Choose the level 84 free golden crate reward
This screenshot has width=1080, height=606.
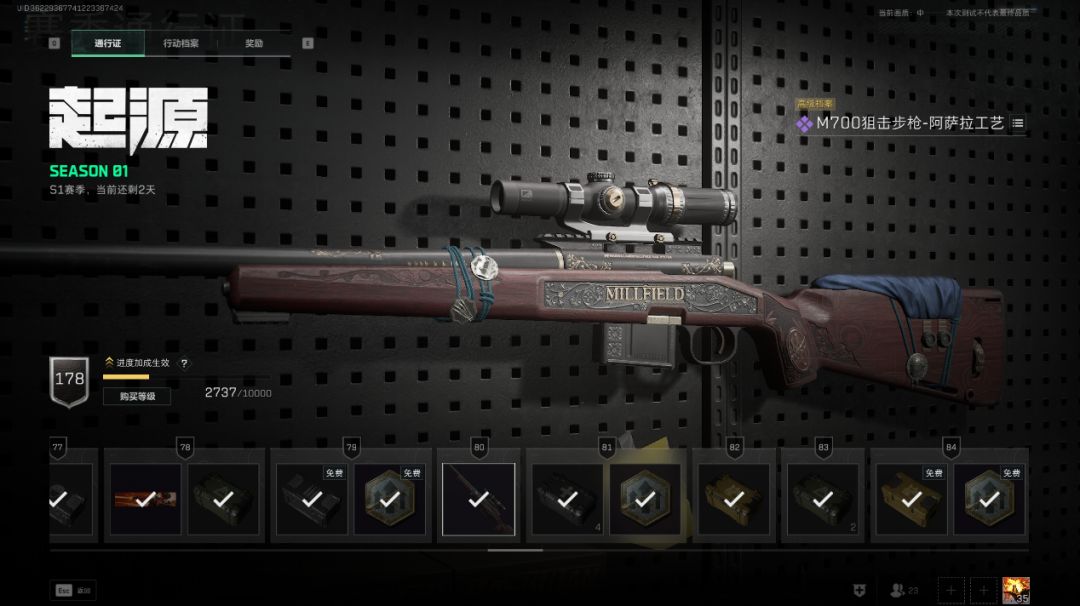tap(911, 499)
